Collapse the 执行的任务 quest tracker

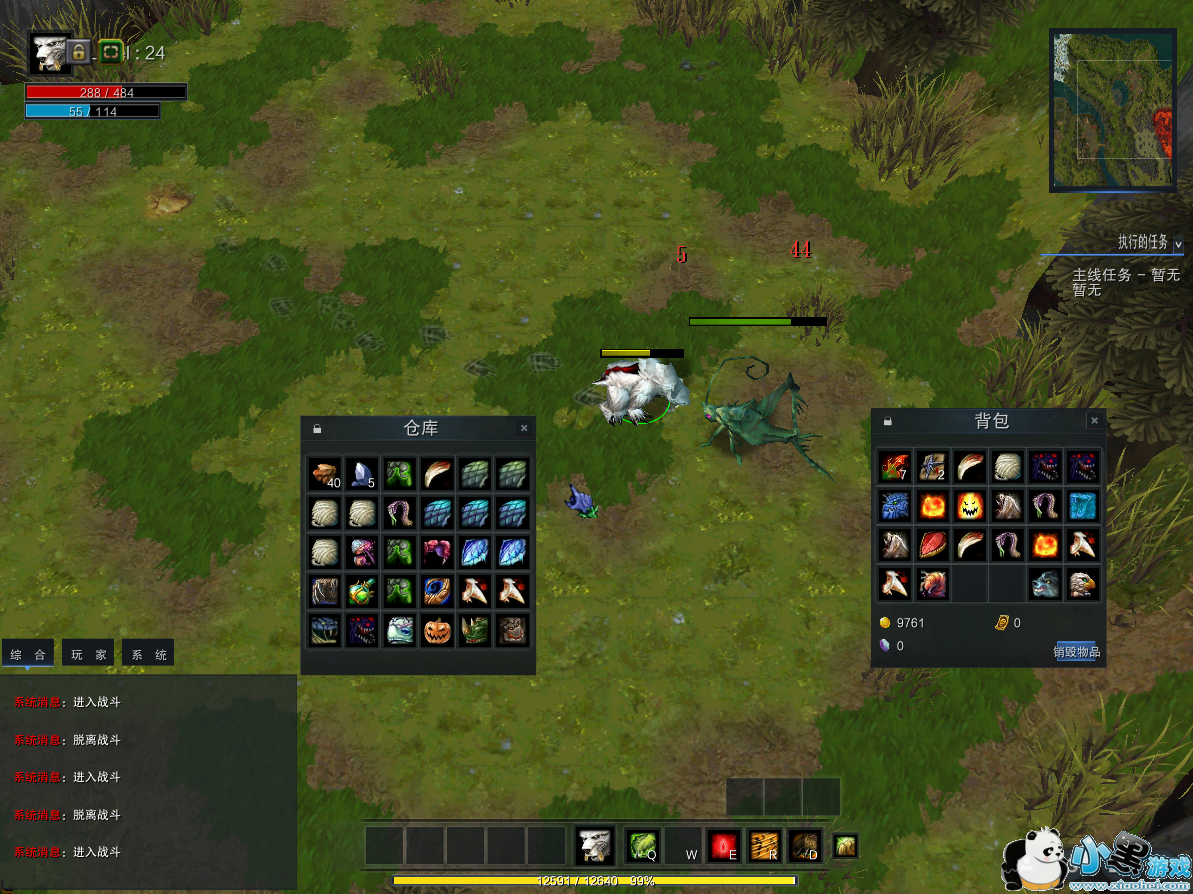coord(1178,243)
